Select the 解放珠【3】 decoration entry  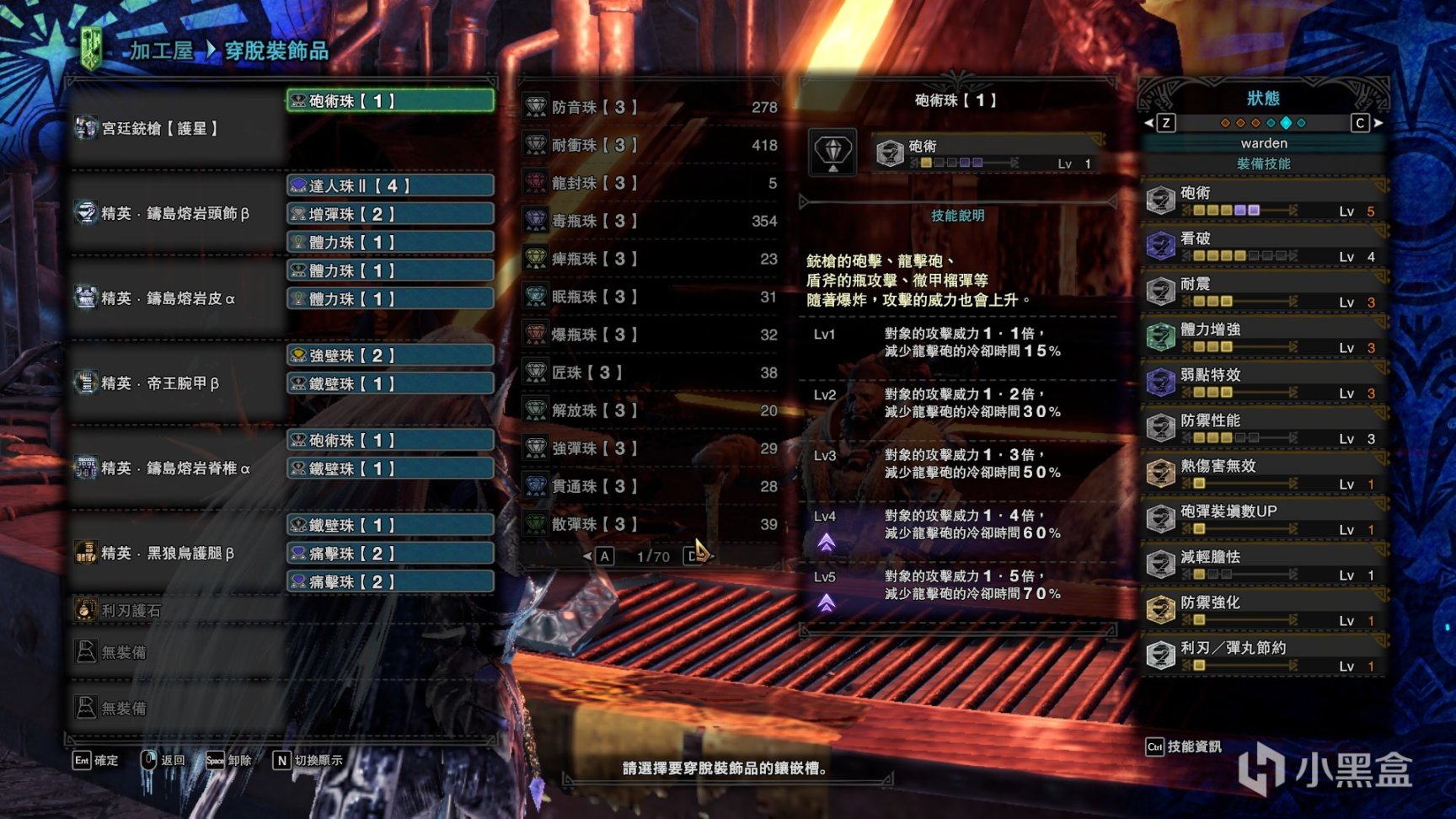[x=650, y=410]
